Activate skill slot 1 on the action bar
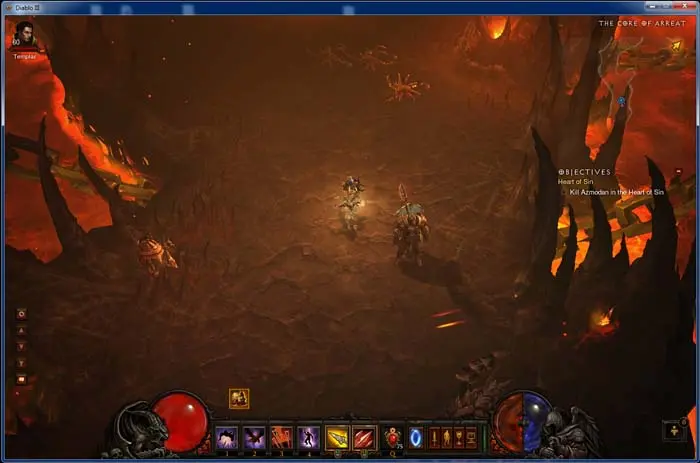Image resolution: width=700 pixels, height=463 pixels. 226,437
